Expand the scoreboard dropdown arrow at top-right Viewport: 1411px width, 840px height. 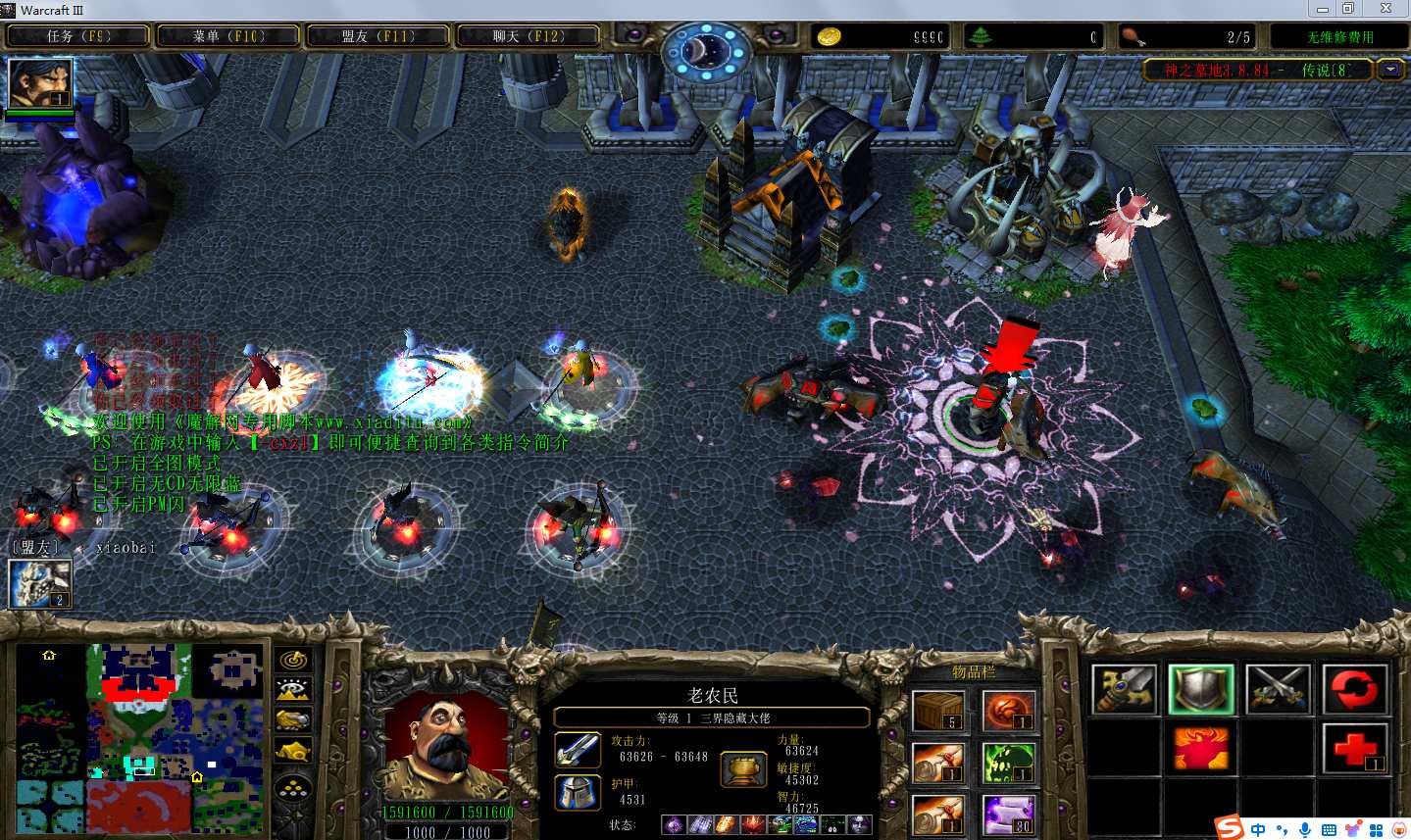tap(1389, 70)
